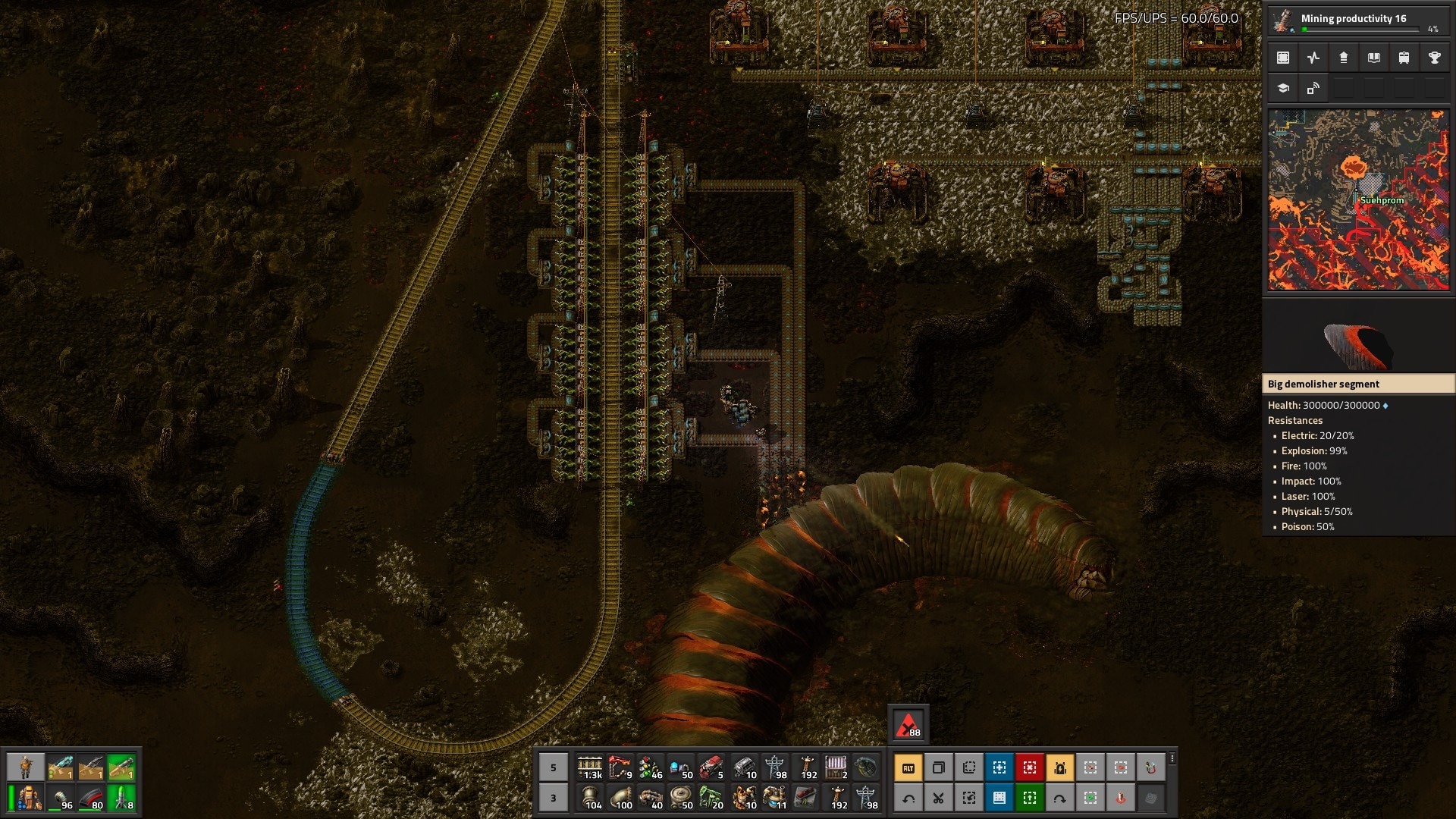Select the pumpjack quickbar slot
This screenshot has height=819, width=1456.
point(711,797)
